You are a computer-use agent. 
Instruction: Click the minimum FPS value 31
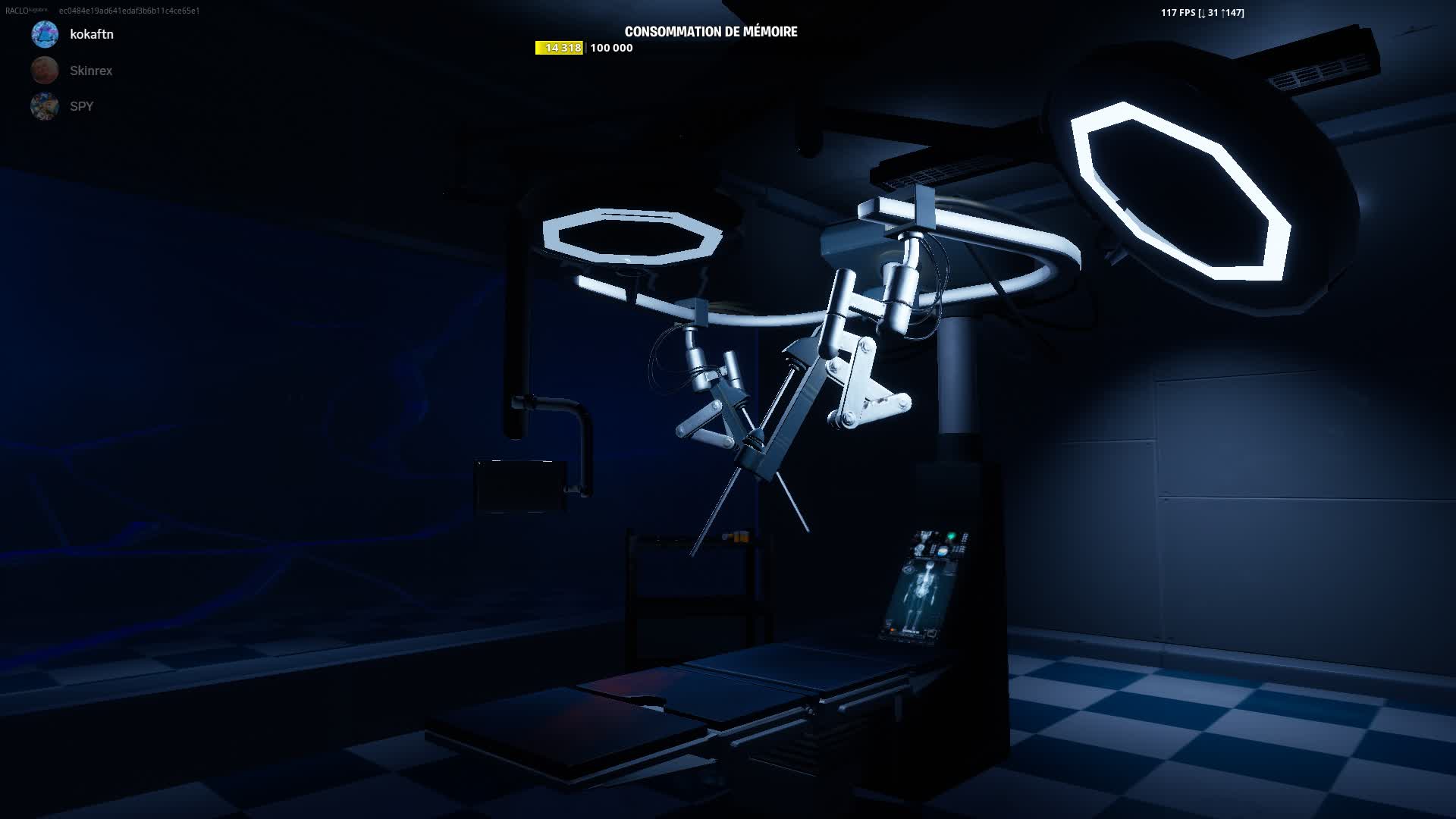[x=1213, y=12]
